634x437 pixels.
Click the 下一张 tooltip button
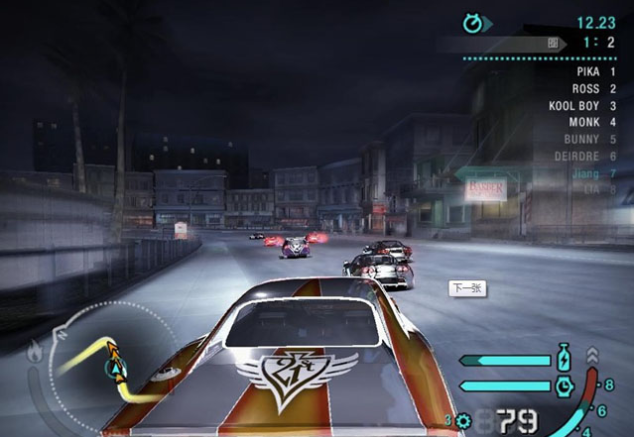click(x=467, y=289)
